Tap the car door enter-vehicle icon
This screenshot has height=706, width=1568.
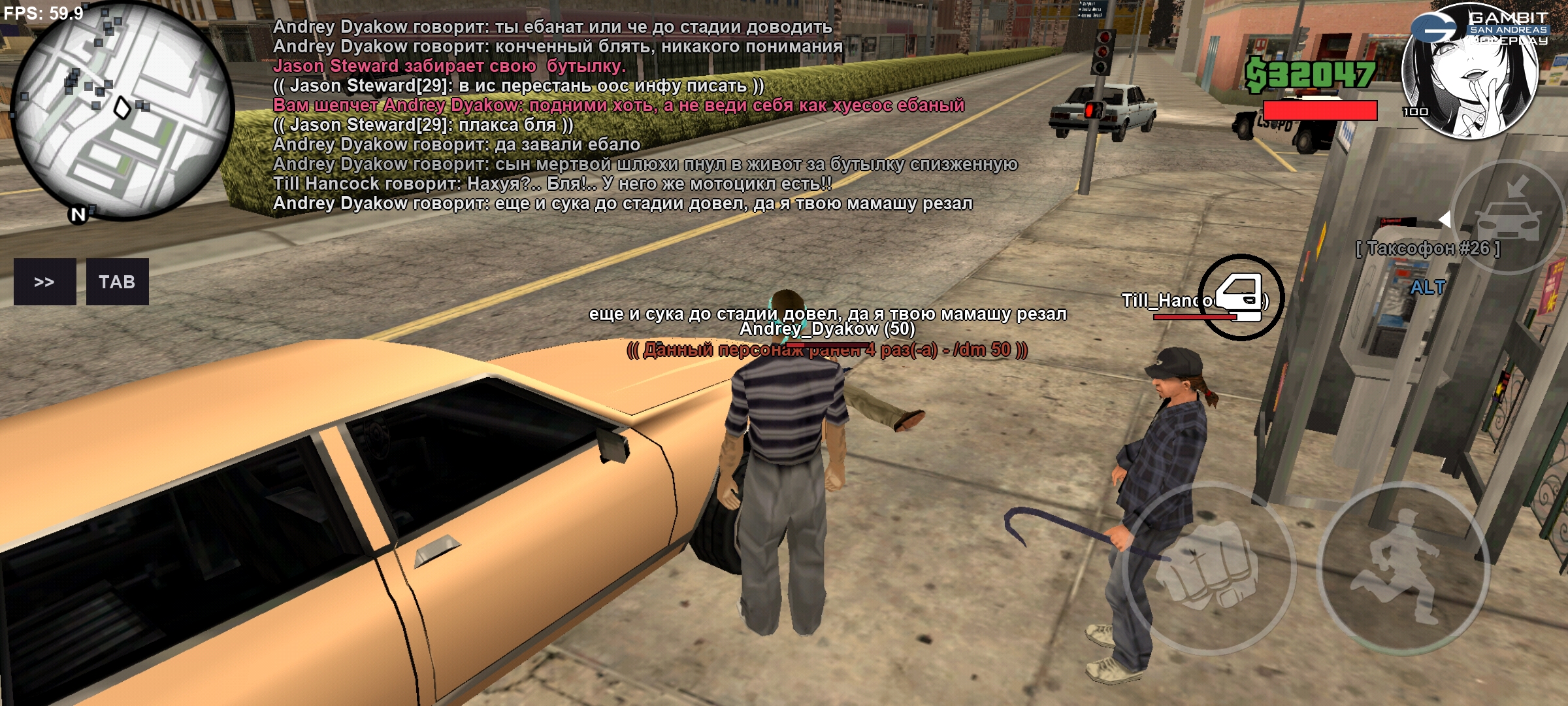[x=1240, y=297]
